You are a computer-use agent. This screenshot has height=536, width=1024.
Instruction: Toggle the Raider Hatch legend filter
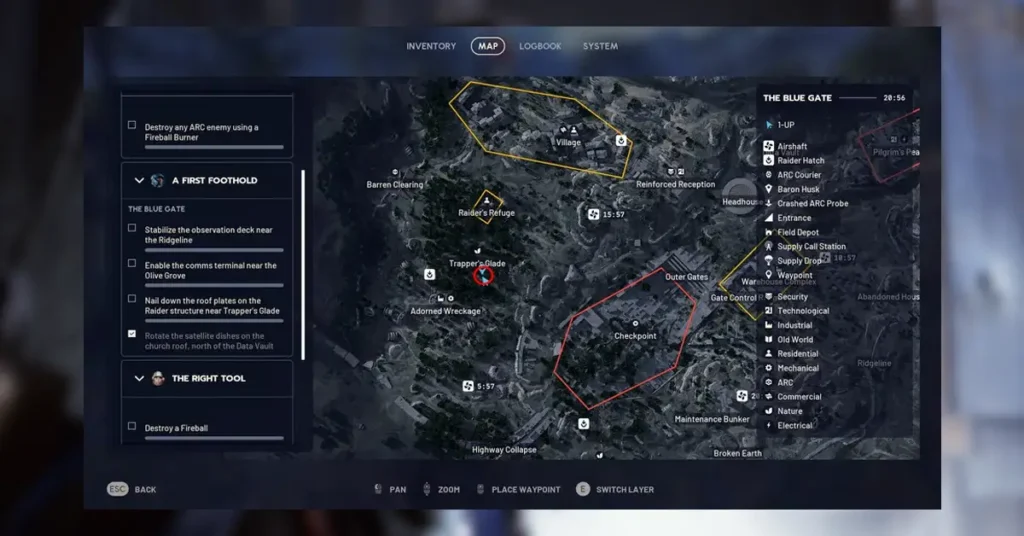point(800,161)
